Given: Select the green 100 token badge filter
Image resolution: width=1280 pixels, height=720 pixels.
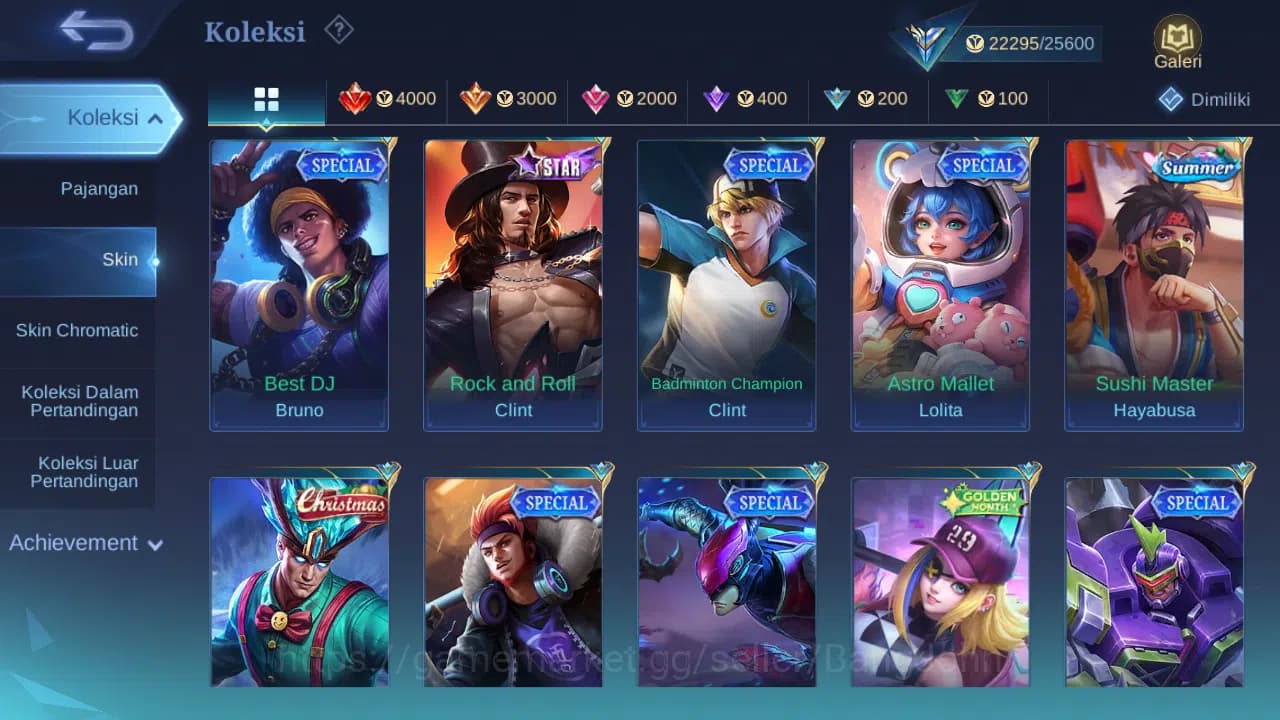Looking at the screenshot, I should click(x=989, y=99).
